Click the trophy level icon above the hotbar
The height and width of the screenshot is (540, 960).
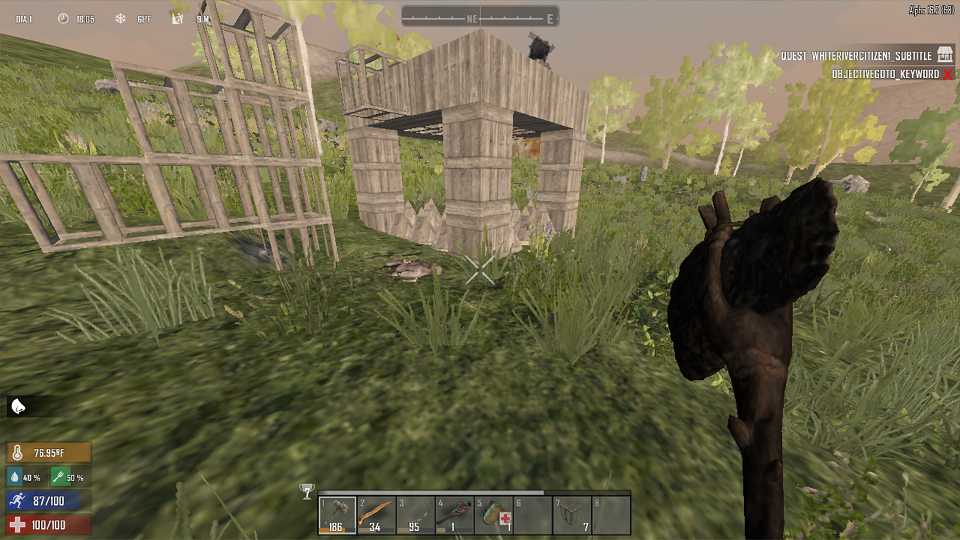click(307, 492)
